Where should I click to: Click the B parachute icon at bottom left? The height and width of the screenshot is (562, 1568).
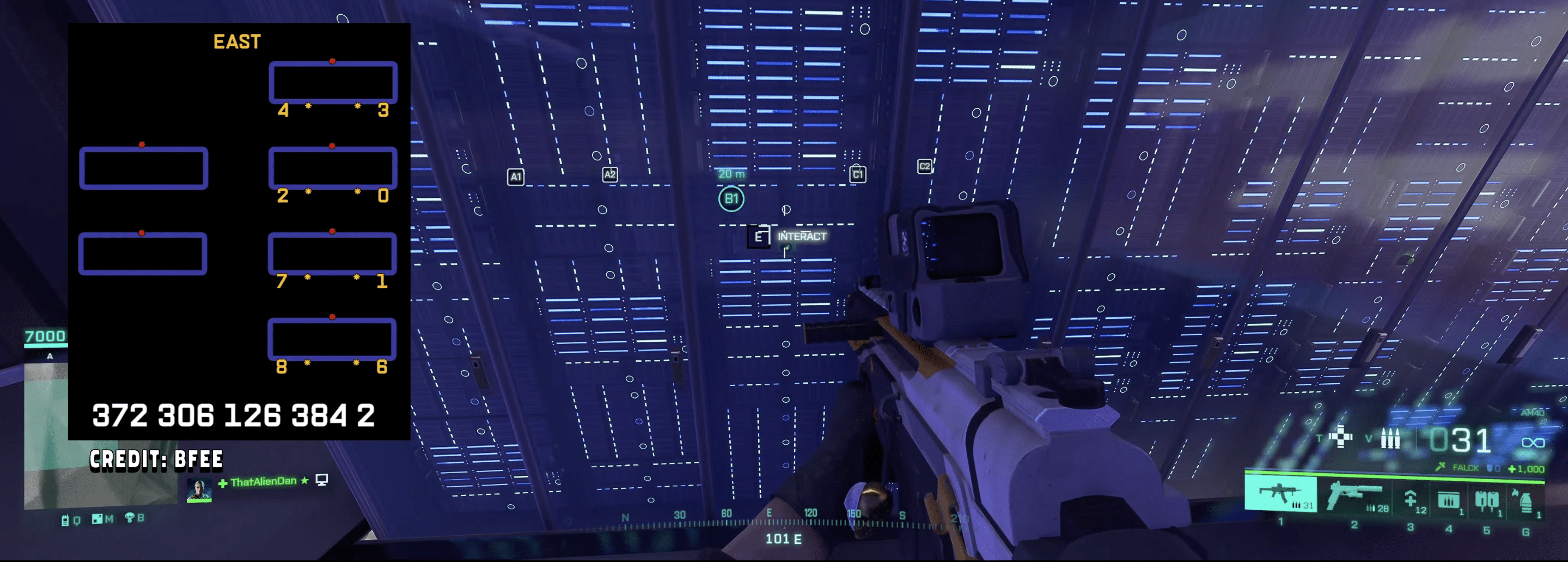pyautogui.click(x=134, y=518)
